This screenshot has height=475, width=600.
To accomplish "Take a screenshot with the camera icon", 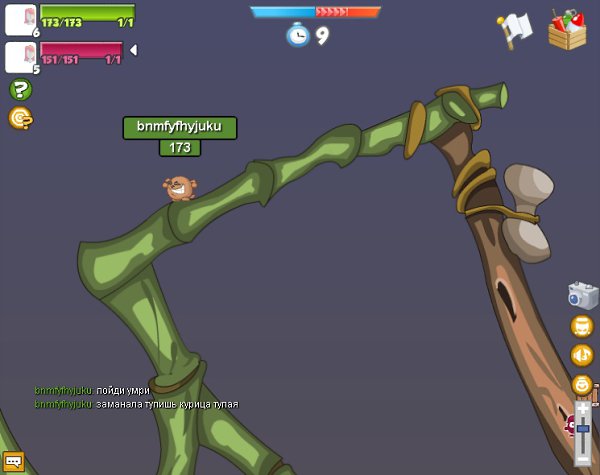I will 582,295.
